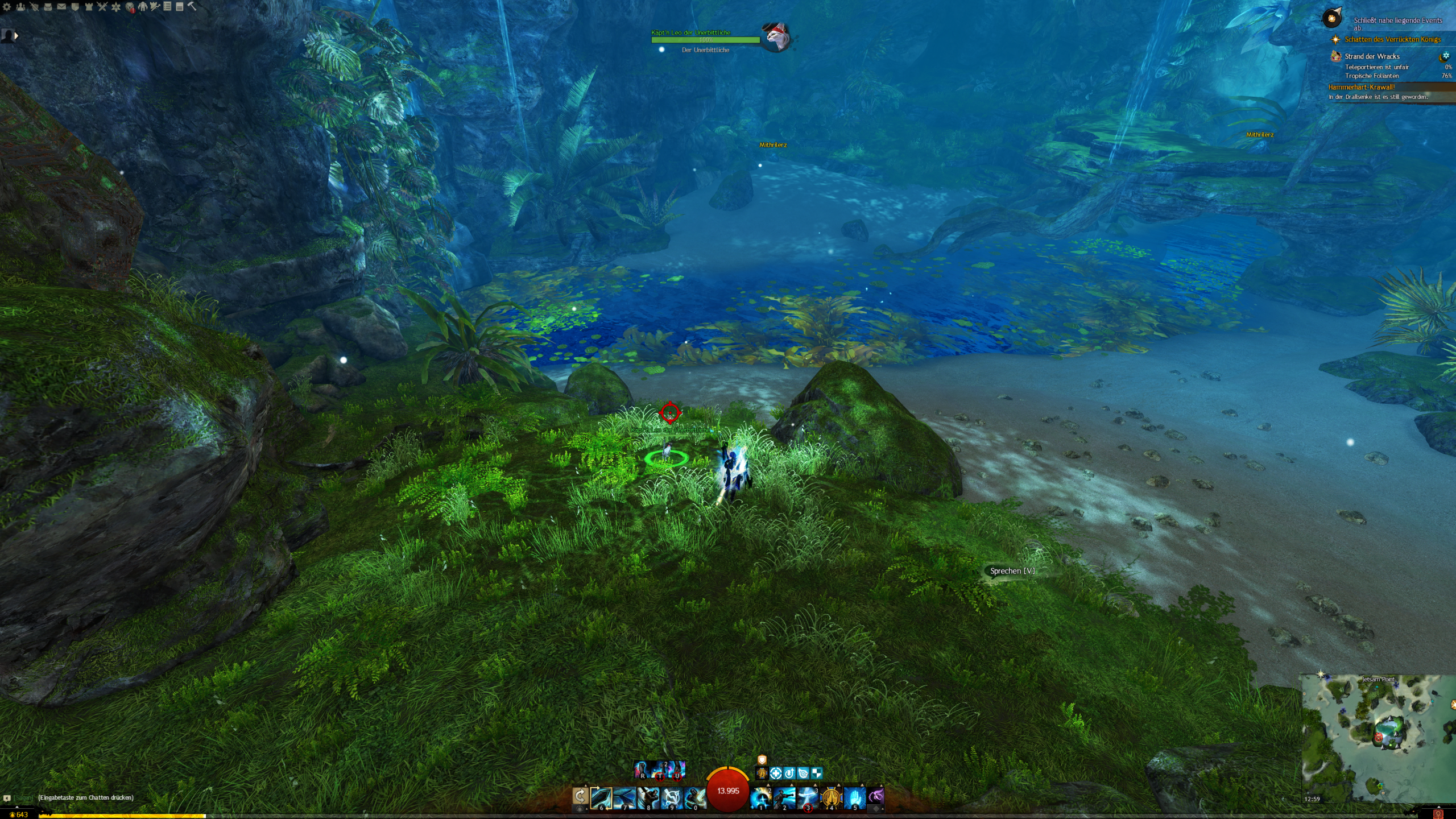
Task: Use the healing skill in slot 1
Action: point(761,797)
